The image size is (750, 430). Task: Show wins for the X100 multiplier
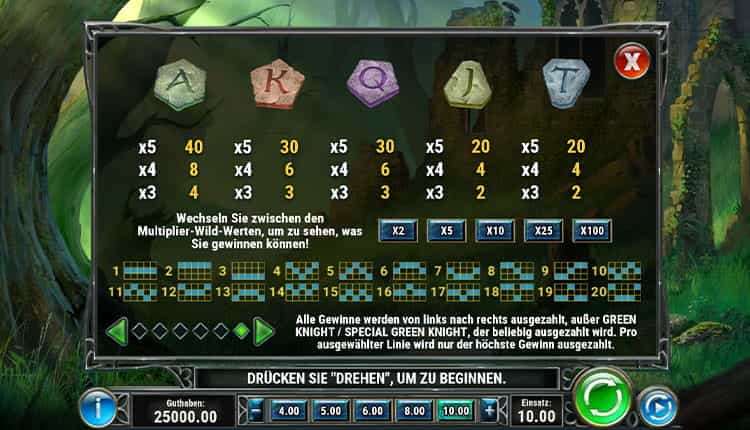(593, 231)
